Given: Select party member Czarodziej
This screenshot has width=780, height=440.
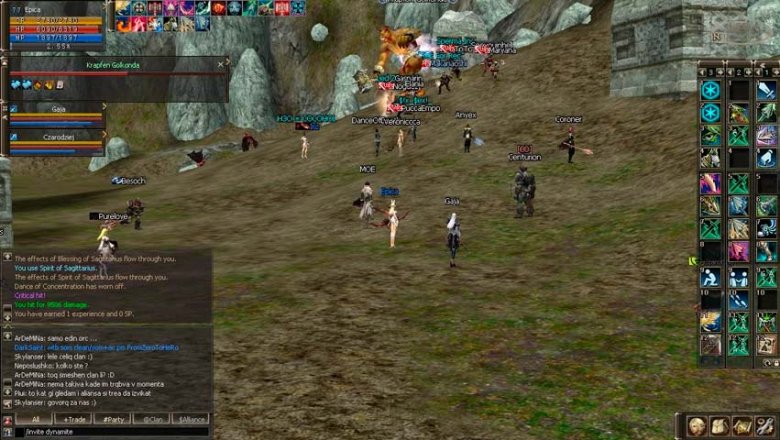Looking at the screenshot, I should [58, 137].
